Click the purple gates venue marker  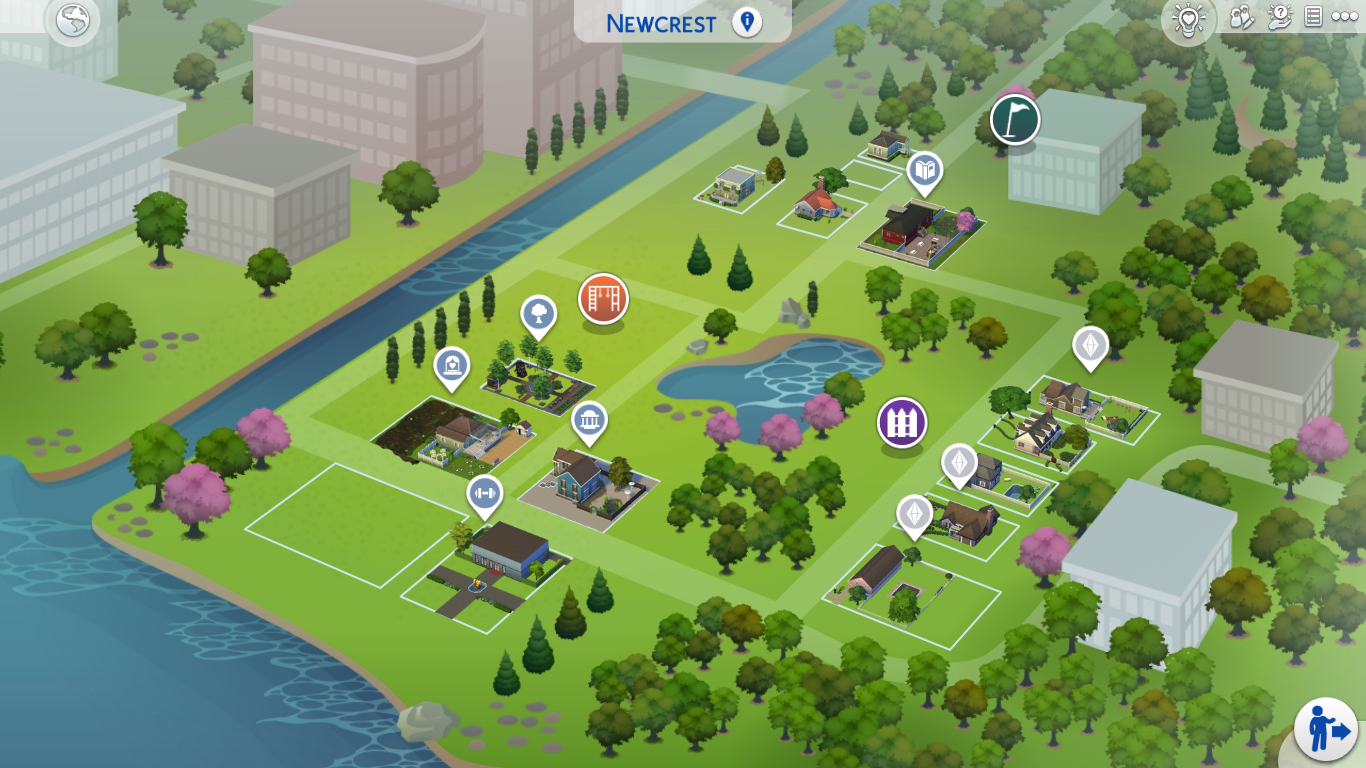[901, 422]
